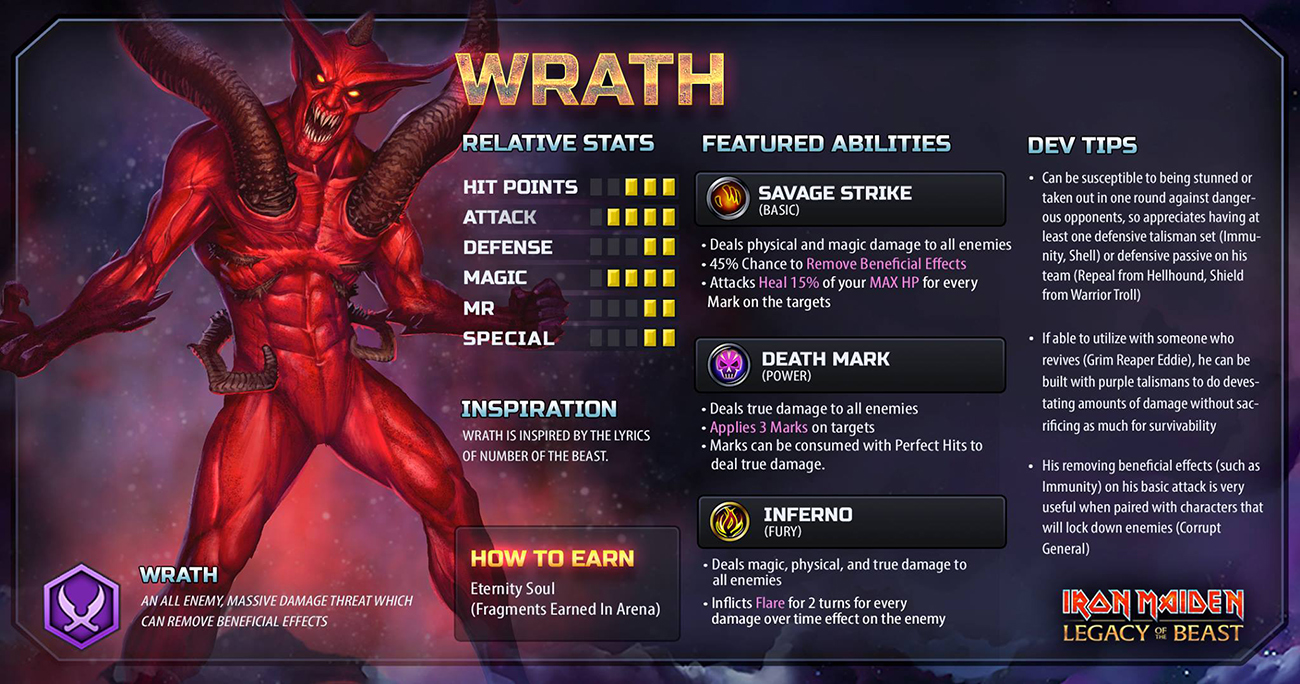
Task: Select the Savage Strike ability icon
Action: [728, 199]
